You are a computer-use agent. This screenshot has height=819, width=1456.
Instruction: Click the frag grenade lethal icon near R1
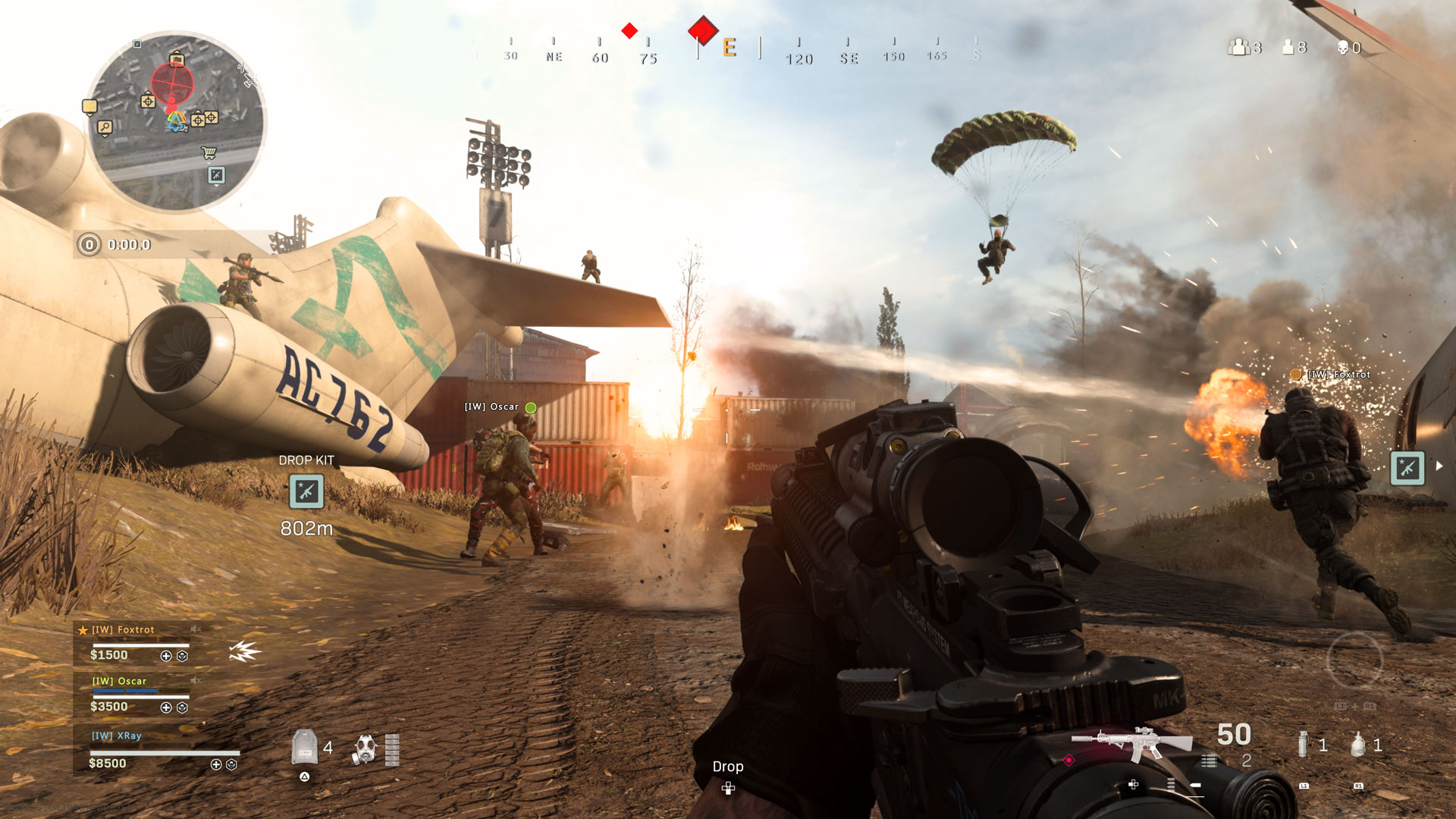[x=1357, y=744]
